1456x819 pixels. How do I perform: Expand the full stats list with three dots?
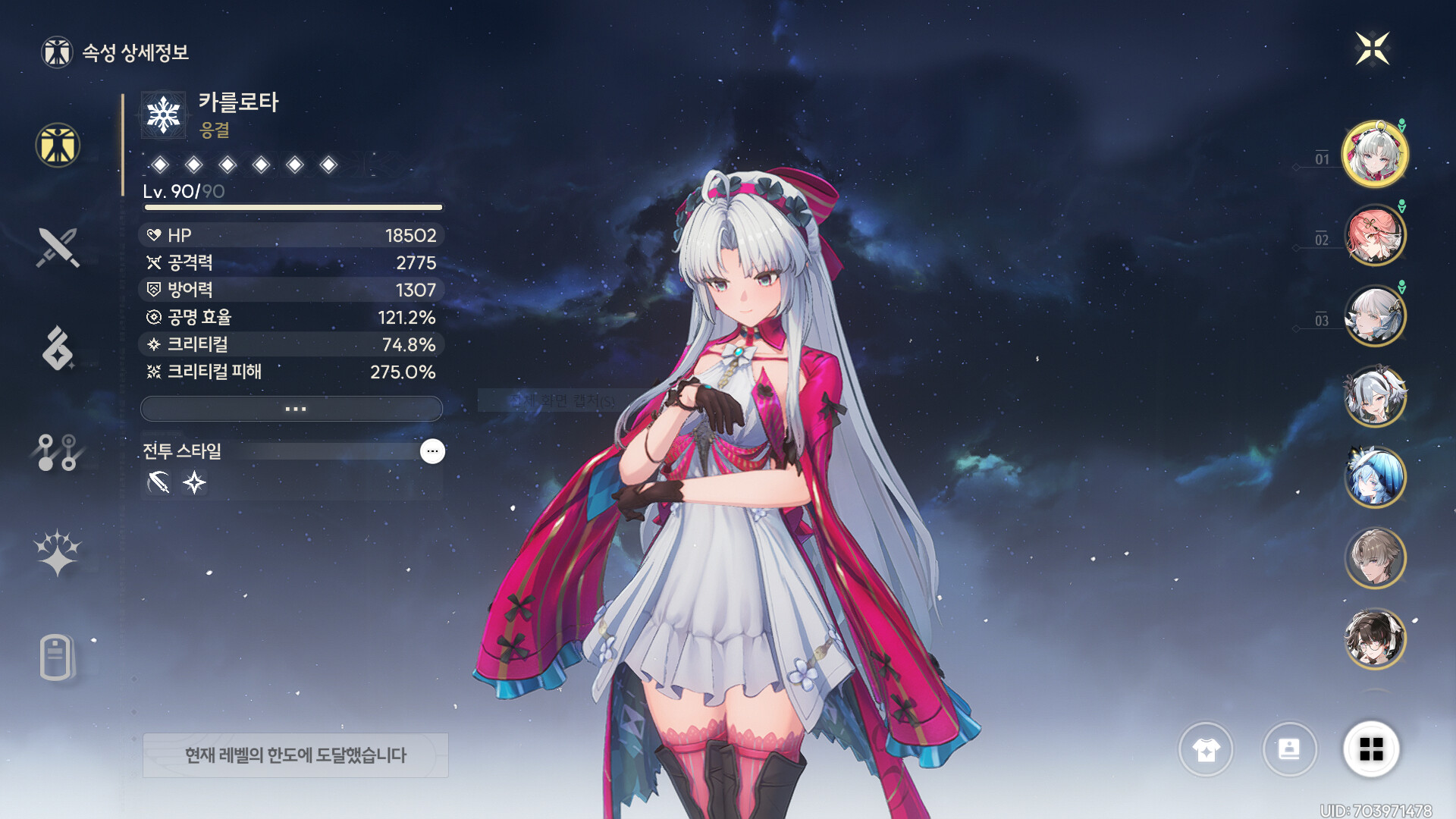[292, 409]
